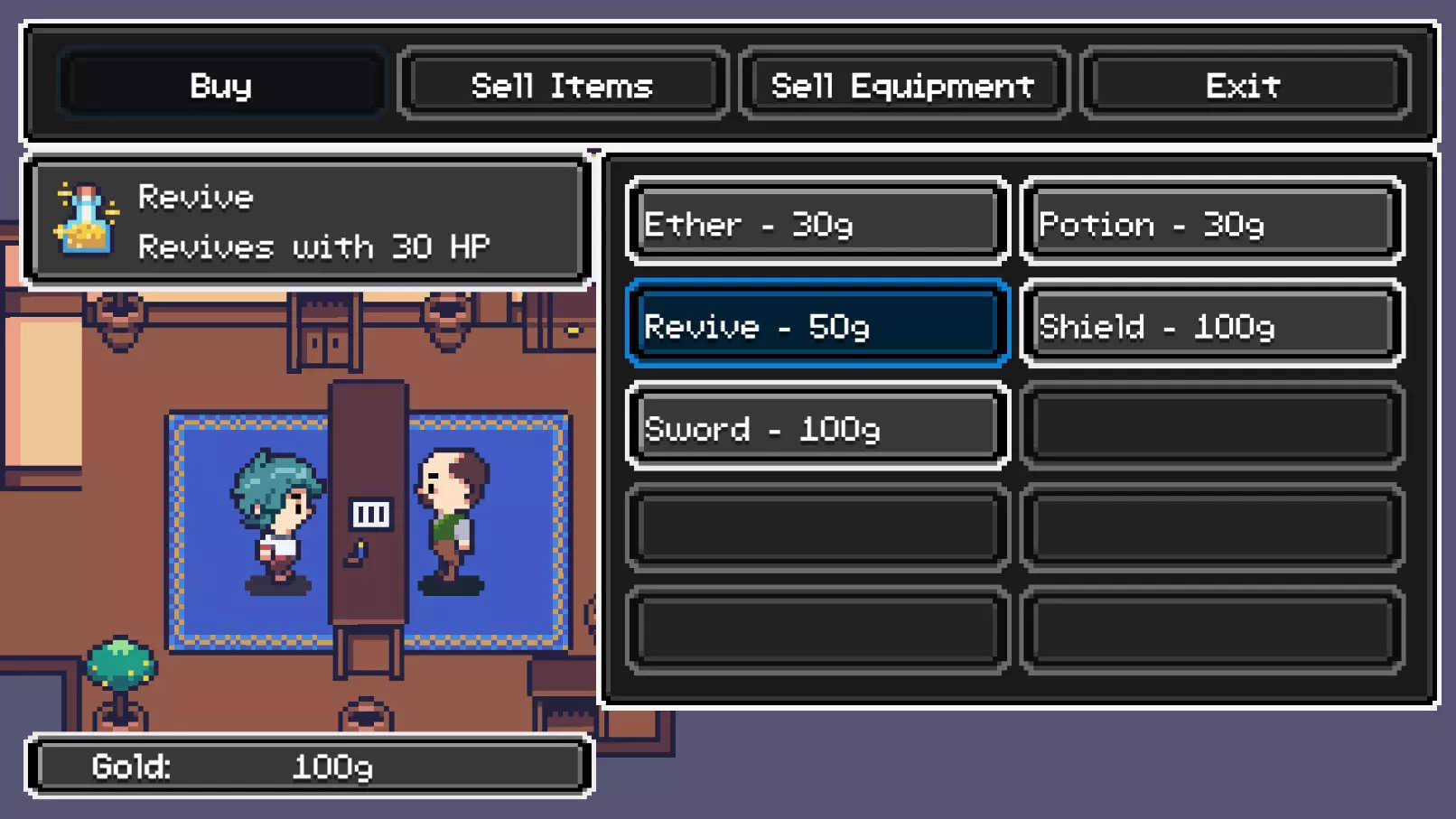The image size is (1456, 819).
Task: Select the Revive costing 50g
Action: tap(816, 326)
